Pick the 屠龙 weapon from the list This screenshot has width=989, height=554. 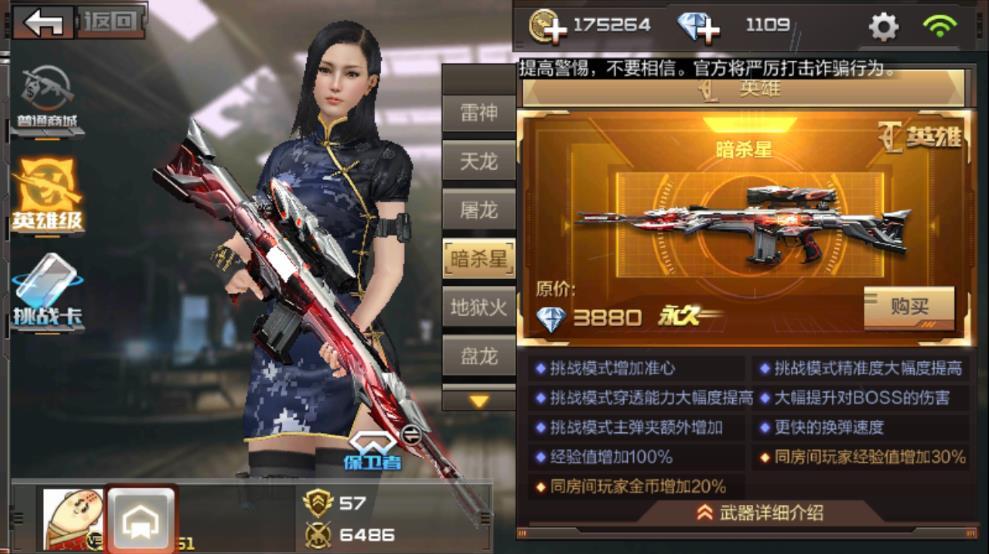(x=478, y=210)
